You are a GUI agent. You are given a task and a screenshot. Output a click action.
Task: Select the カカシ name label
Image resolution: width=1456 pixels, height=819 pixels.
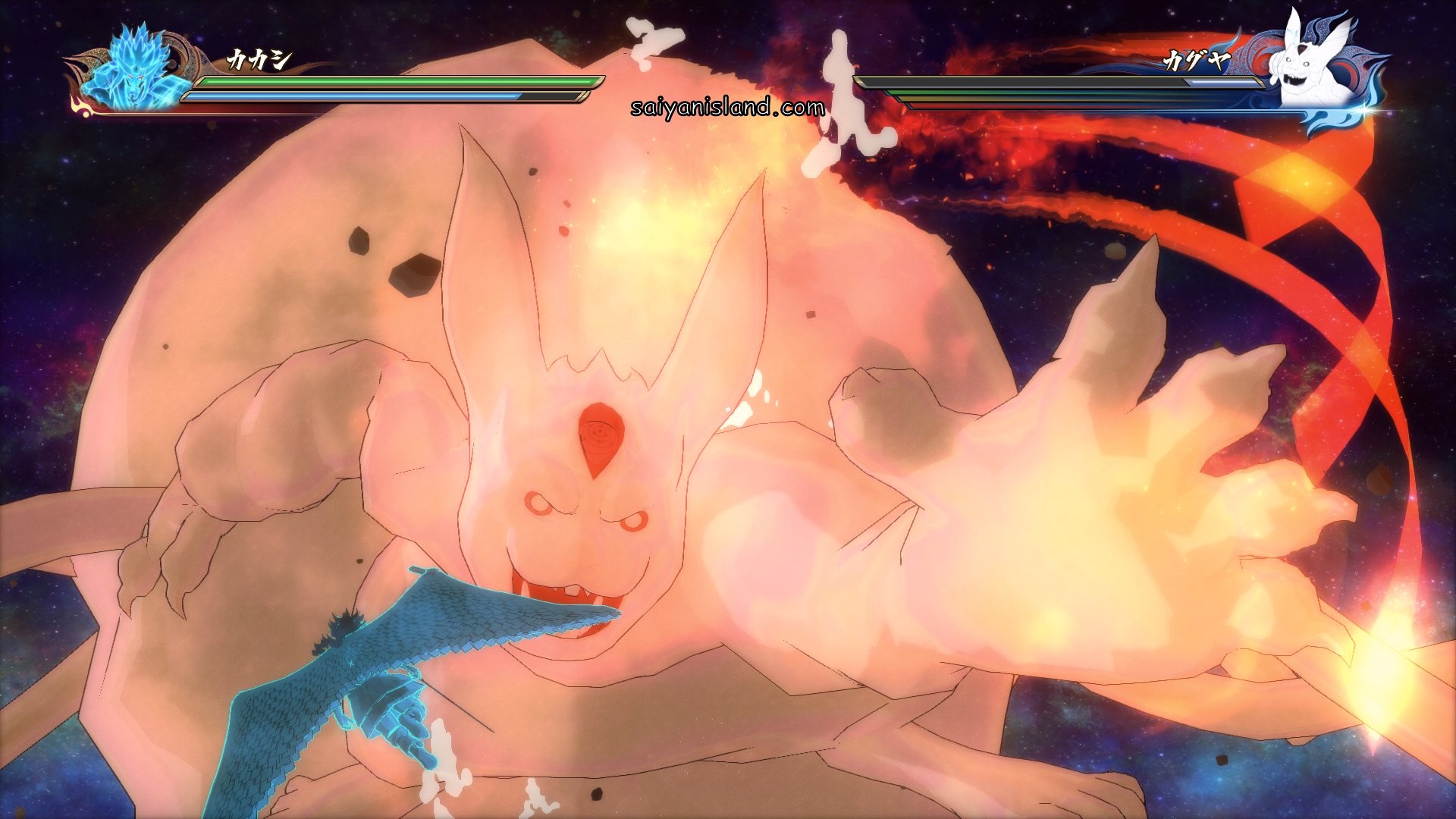(x=260, y=61)
